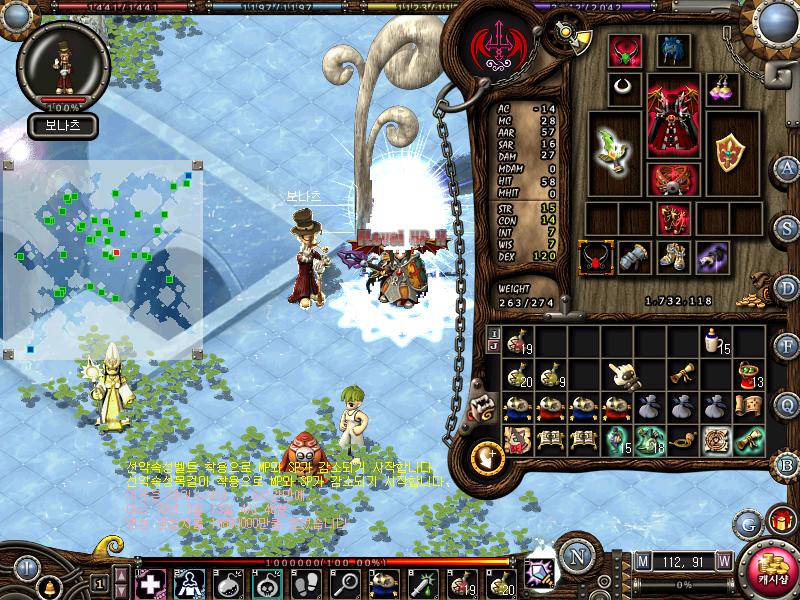Screen dimensions: 800x600
Task: Activate the magnifying glass hotbar skill
Action: (x=348, y=583)
